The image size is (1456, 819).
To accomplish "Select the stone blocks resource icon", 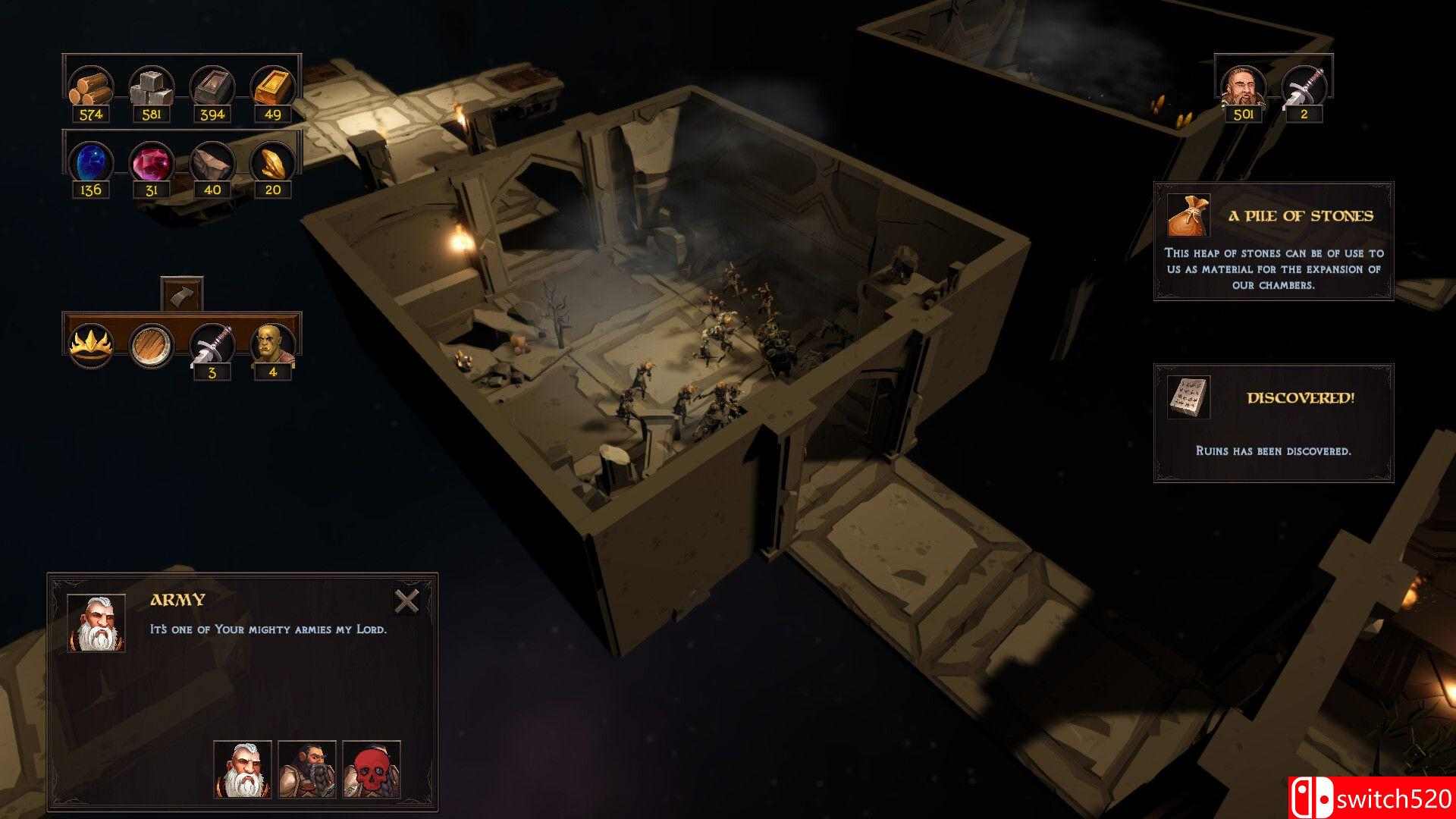I will coord(152,87).
